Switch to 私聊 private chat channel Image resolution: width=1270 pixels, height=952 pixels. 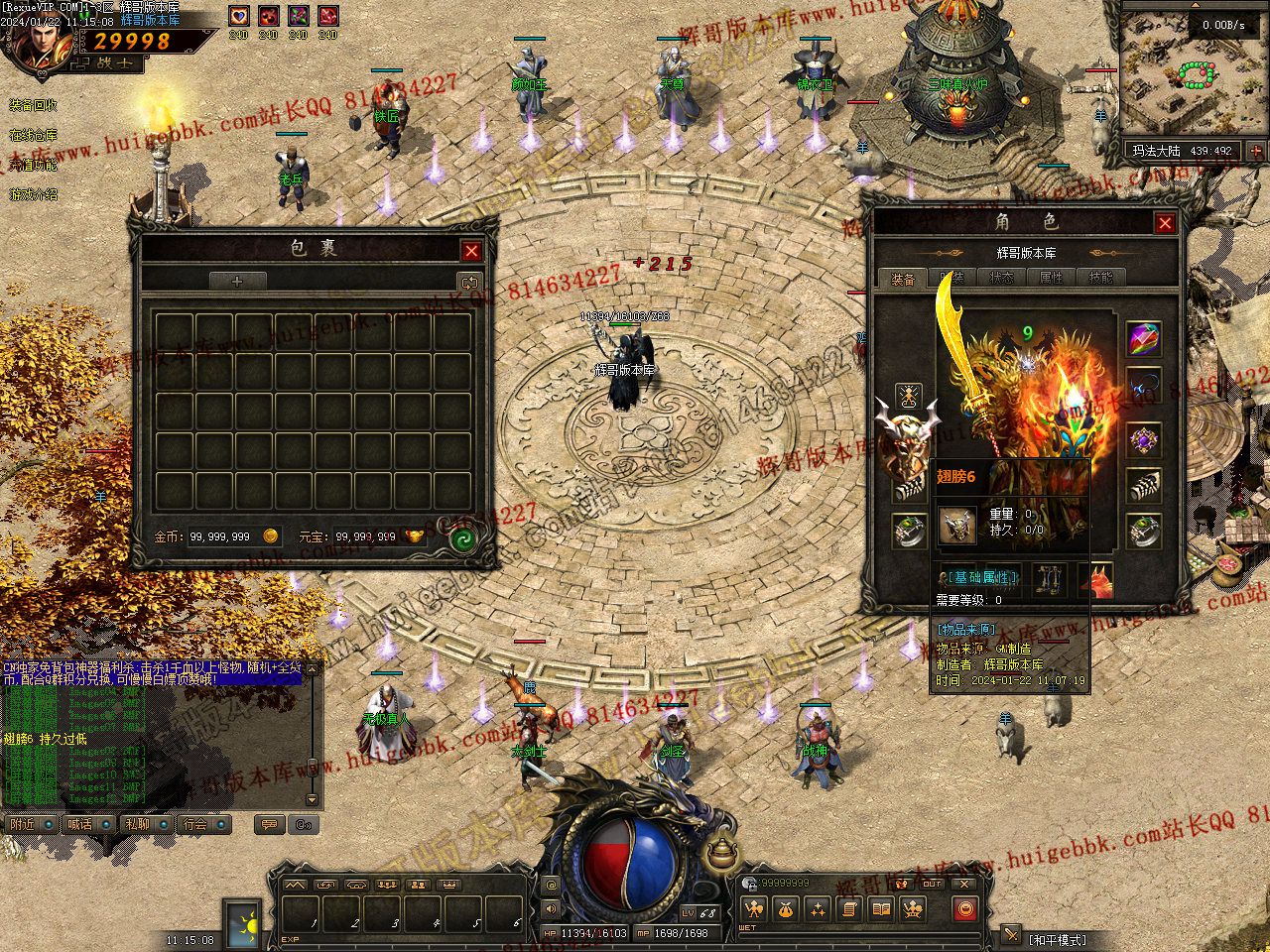(139, 824)
